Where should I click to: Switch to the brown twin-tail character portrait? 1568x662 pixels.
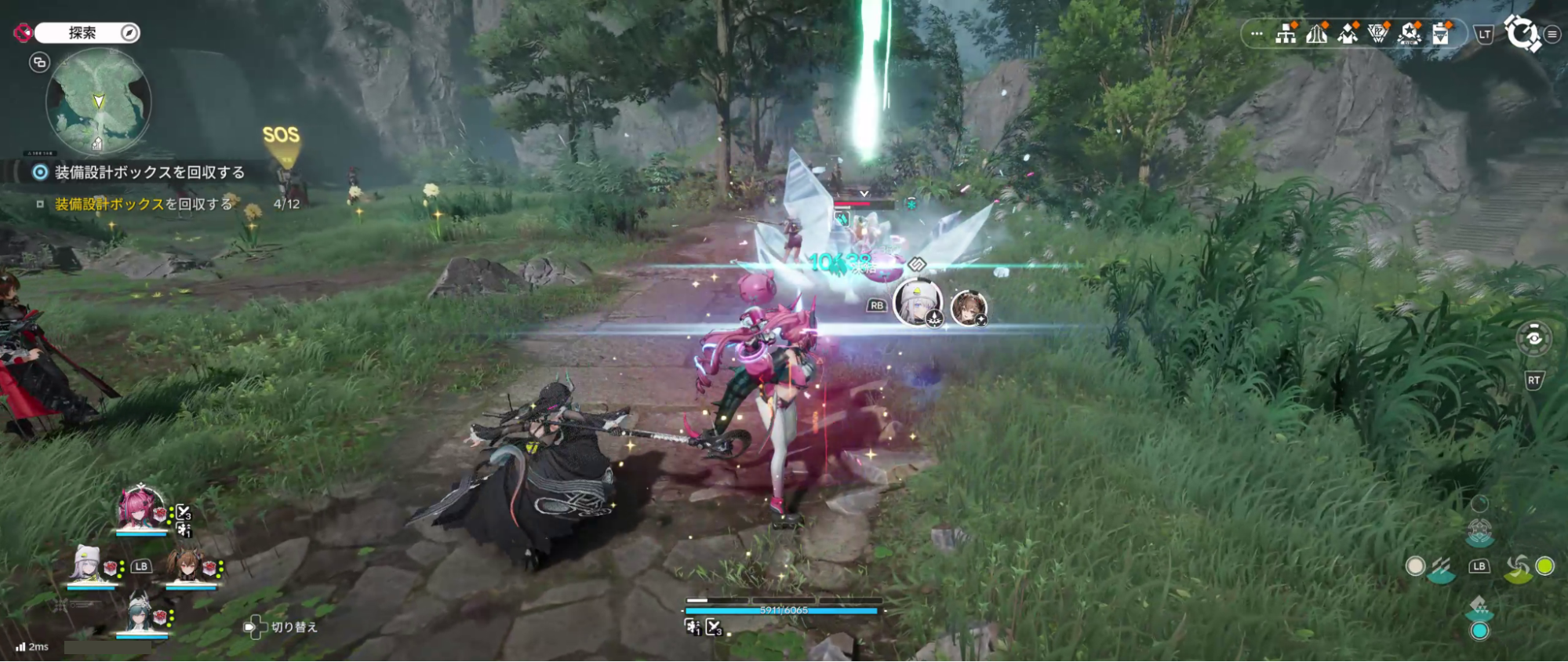187,565
